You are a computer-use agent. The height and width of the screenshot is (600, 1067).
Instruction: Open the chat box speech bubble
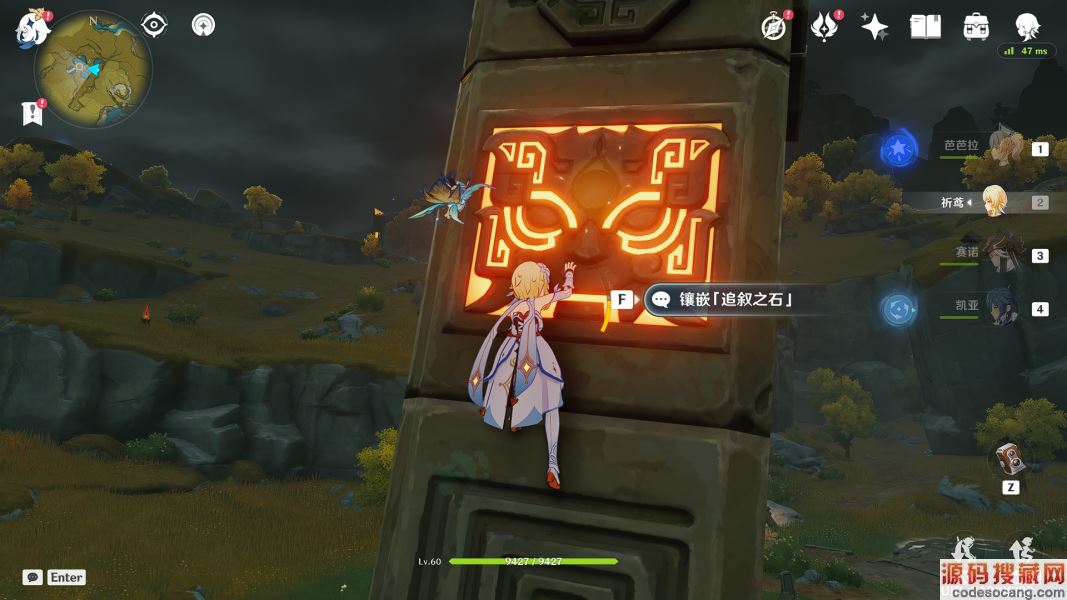coord(33,577)
